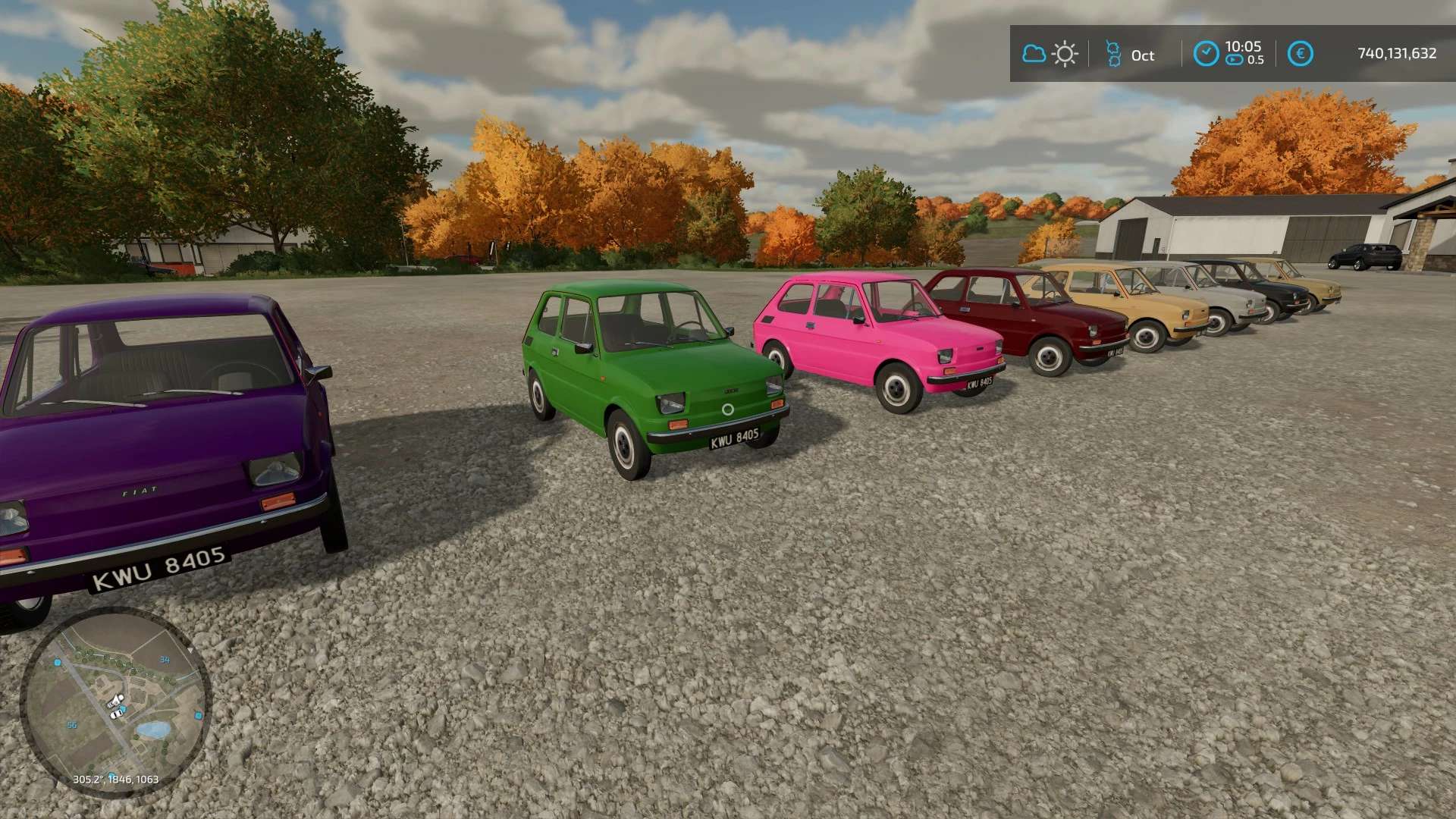
Task: Open the circular minimap
Action: [x=115, y=702]
